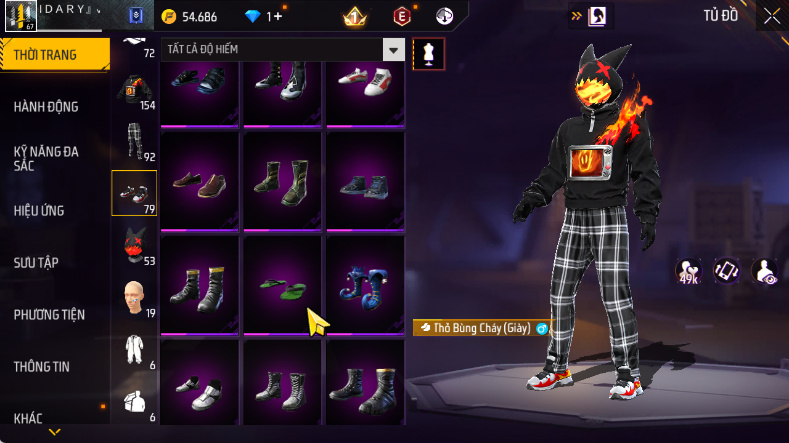Viewport: 789px width, 443px height.
Task: Pick the blue curled-toe dragon shoes
Action: (x=365, y=284)
